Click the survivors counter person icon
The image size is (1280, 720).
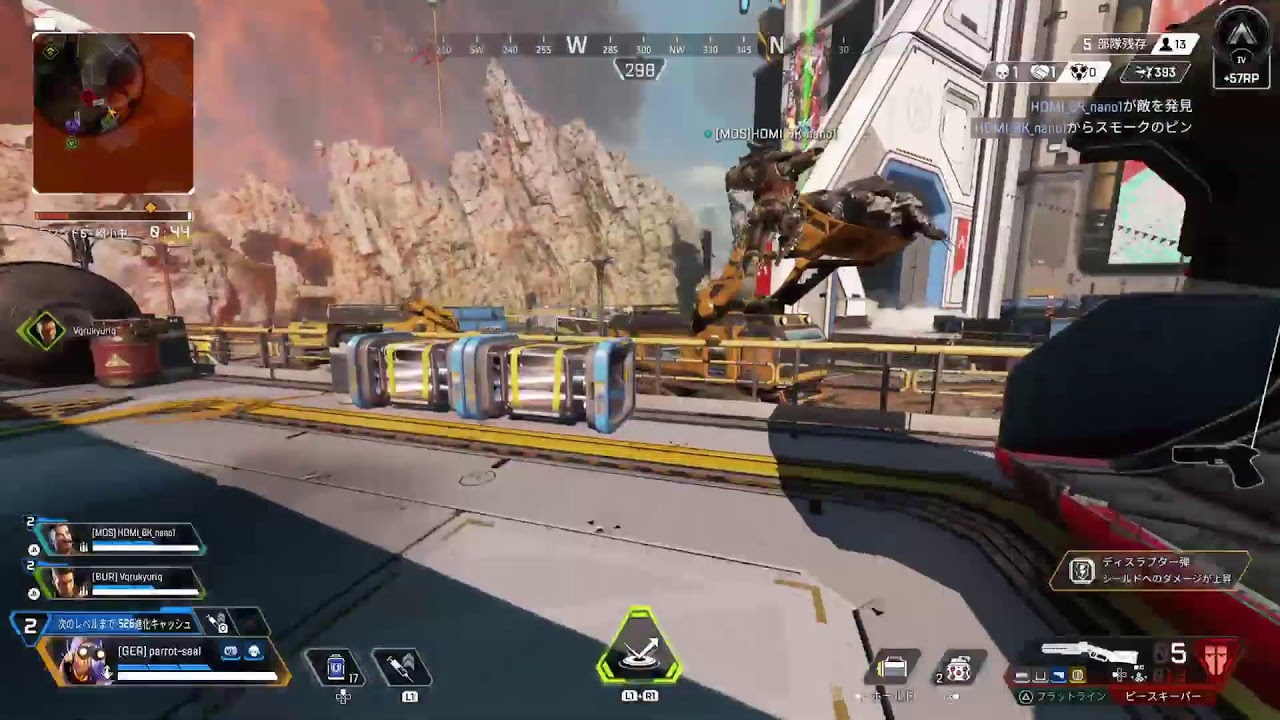1166,44
